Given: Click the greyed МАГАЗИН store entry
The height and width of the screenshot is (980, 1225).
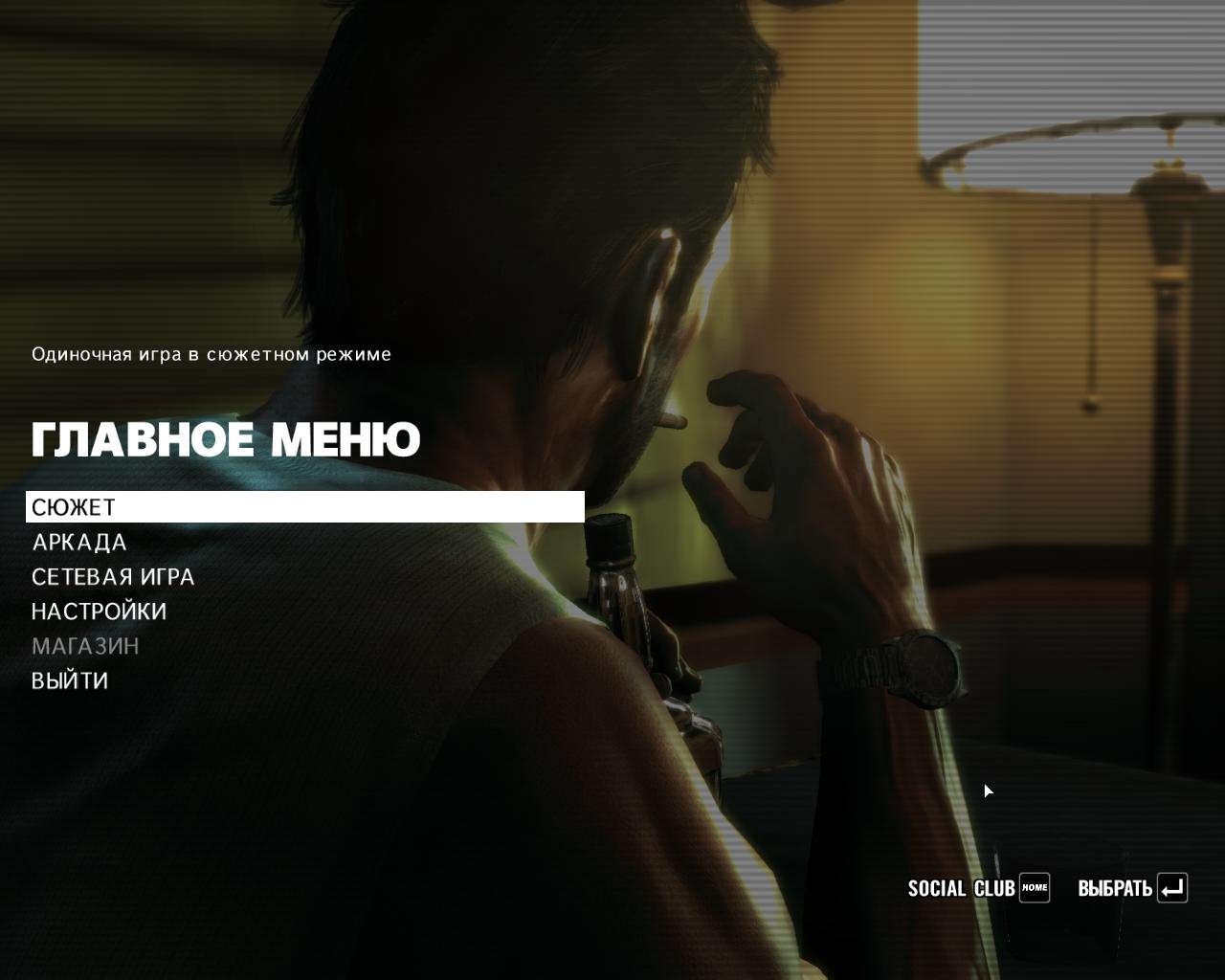Looking at the screenshot, I should pos(85,646).
